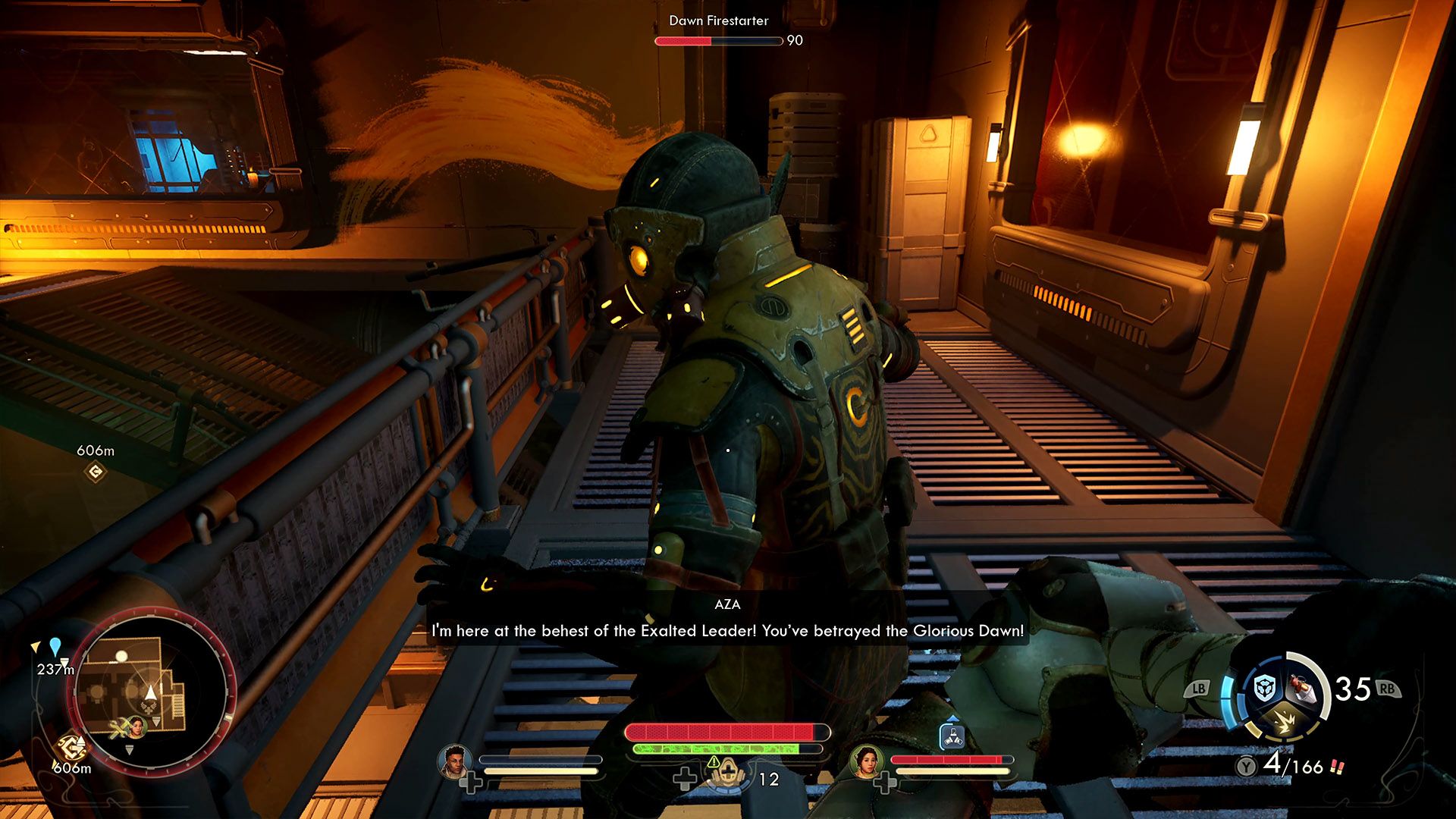
Task: Click the circular minimap
Action: (152, 690)
